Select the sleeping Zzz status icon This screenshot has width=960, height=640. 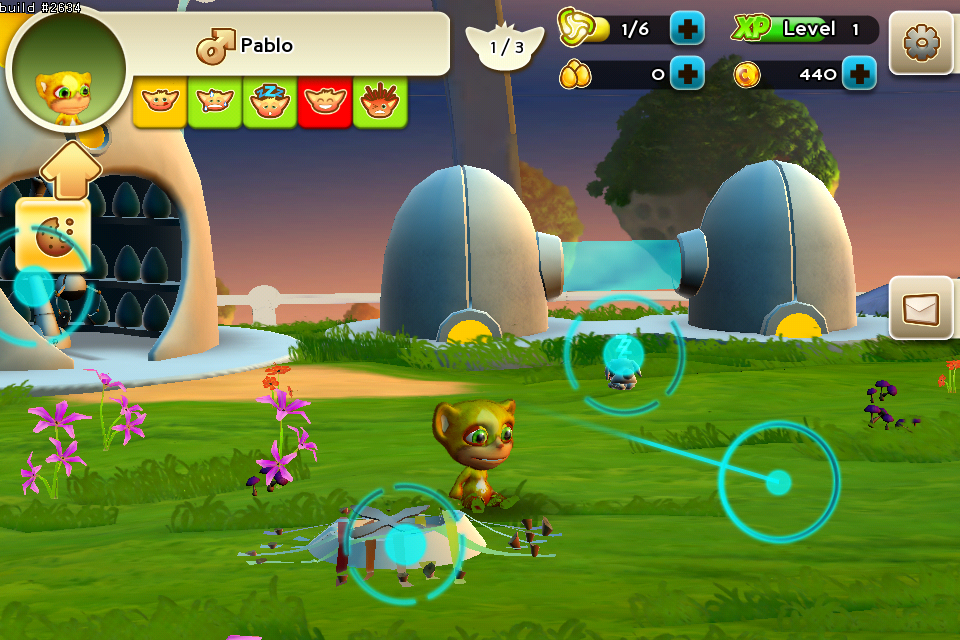[270, 101]
